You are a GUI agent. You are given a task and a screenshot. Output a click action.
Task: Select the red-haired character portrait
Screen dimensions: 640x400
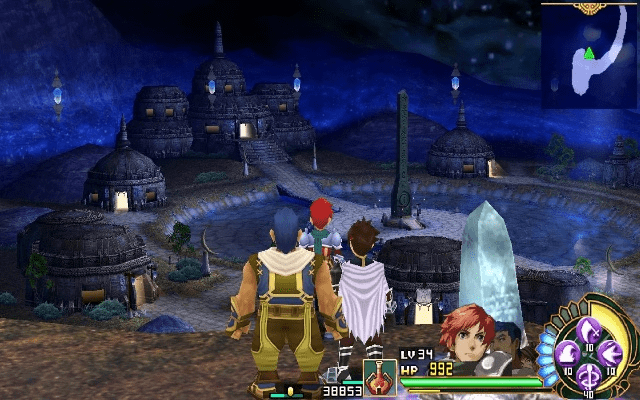pyautogui.click(x=465, y=336)
